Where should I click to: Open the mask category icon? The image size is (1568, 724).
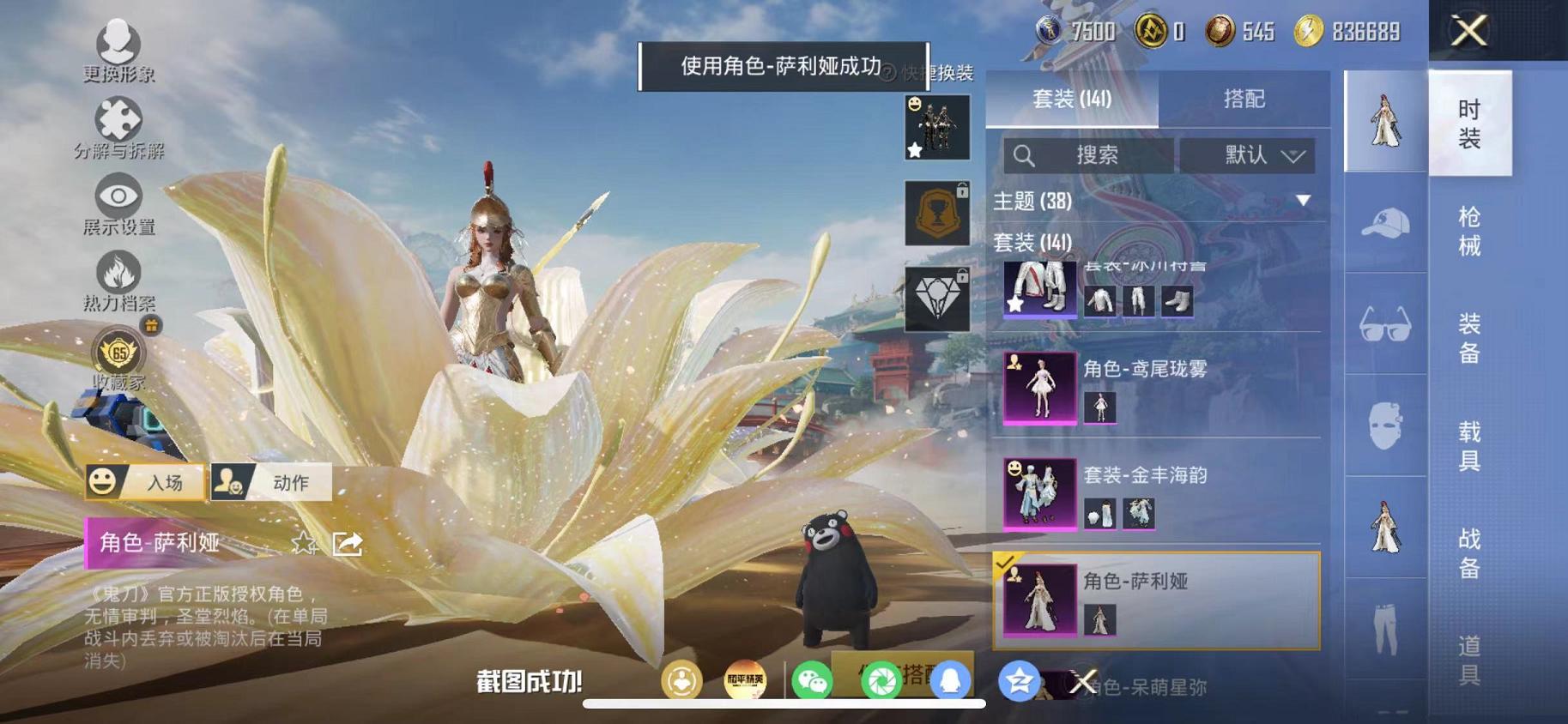pyautogui.click(x=1384, y=426)
